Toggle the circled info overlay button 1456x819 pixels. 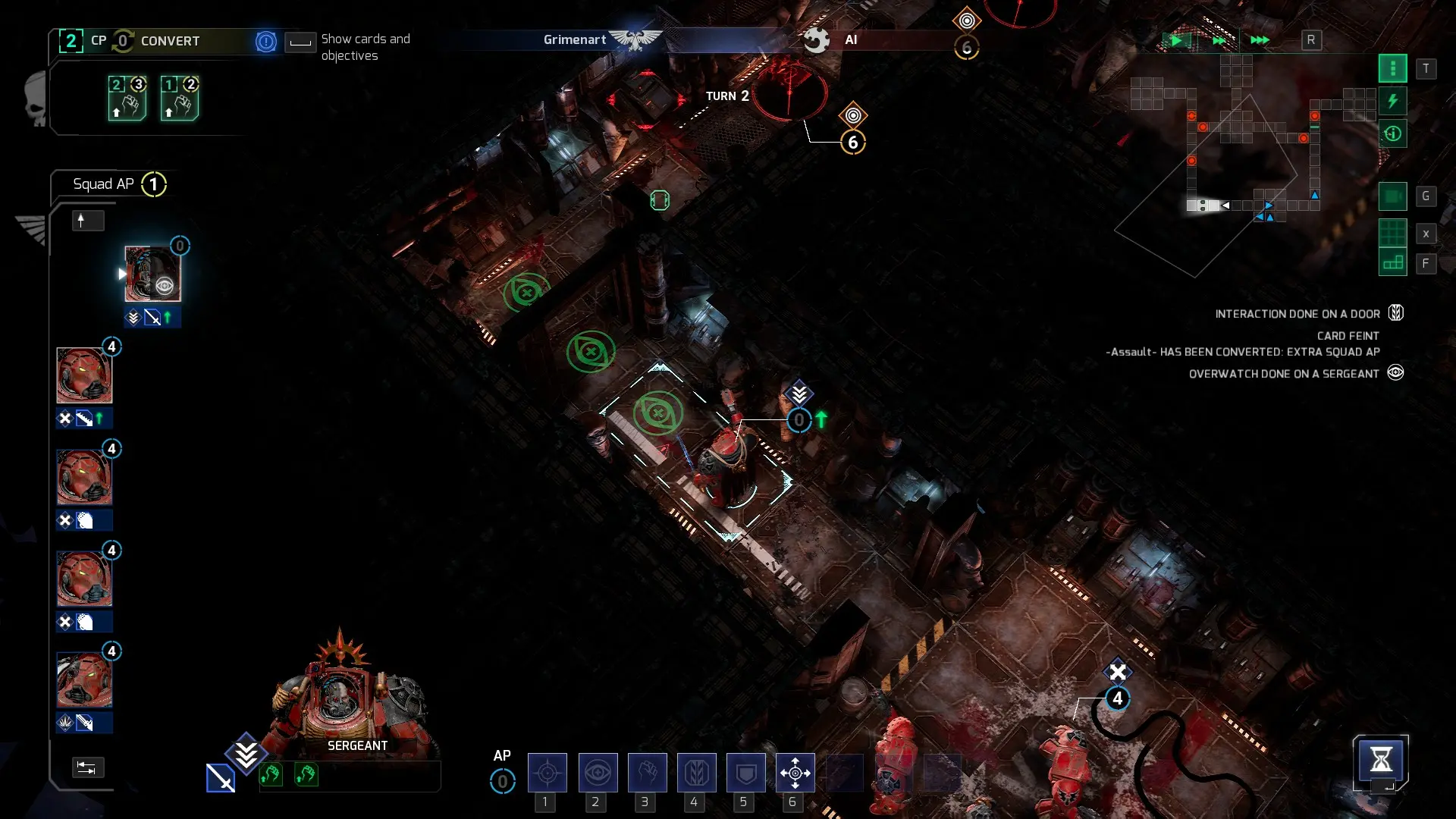(x=1392, y=134)
